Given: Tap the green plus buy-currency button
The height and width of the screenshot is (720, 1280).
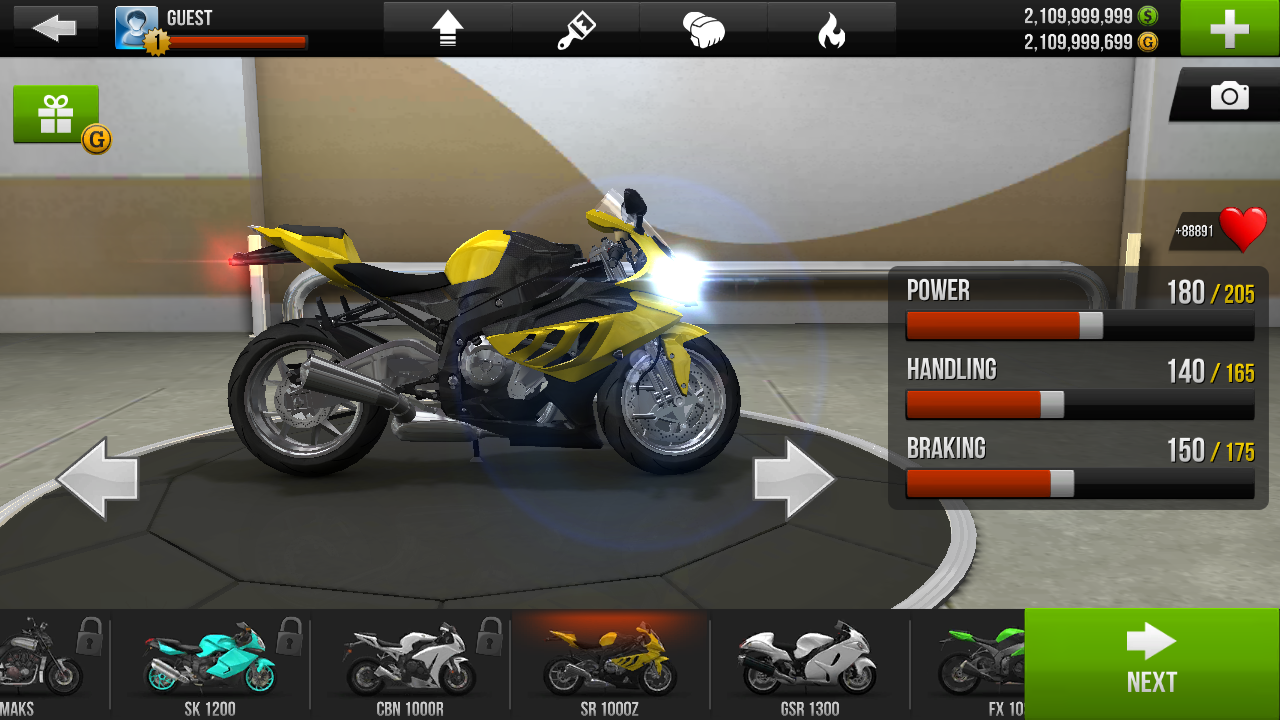Looking at the screenshot, I should tap(1229, 28).
